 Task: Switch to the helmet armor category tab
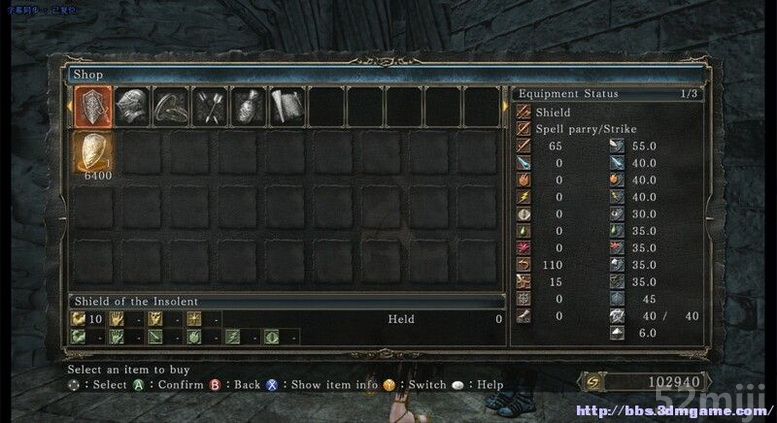pos(132,106)
